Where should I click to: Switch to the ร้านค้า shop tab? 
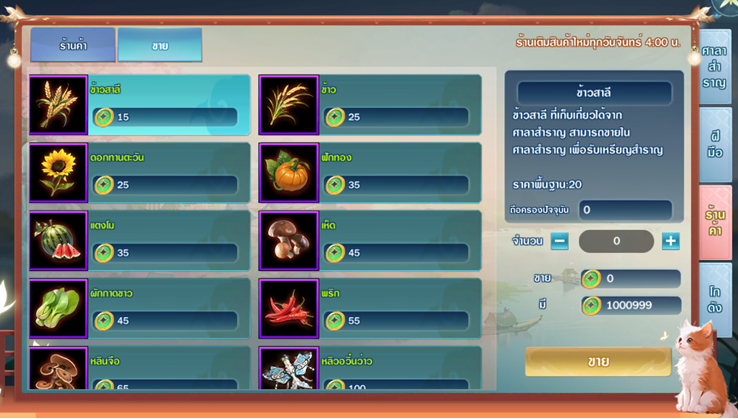pyautogui.click(x=73, y=46)
